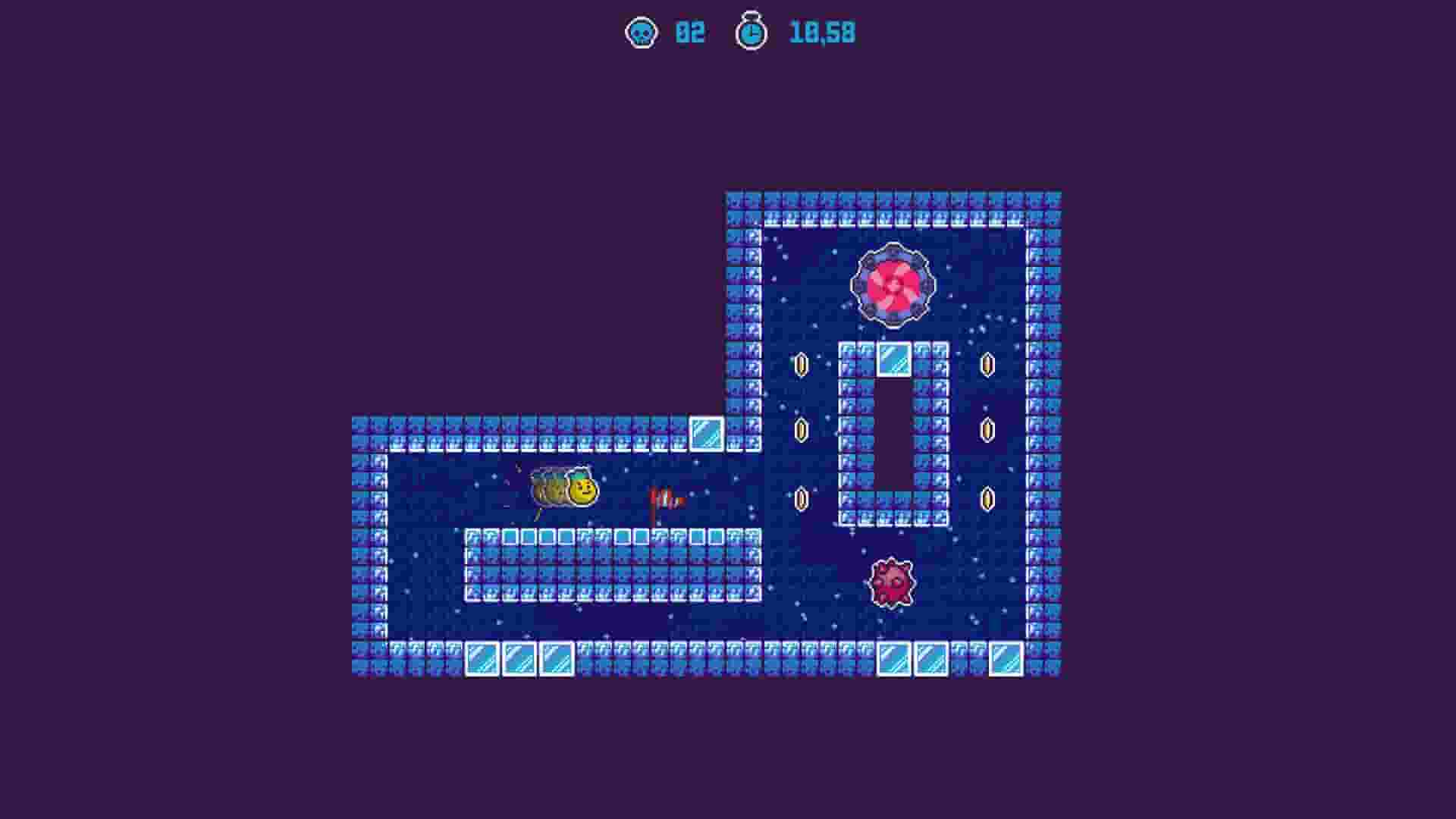Click the skull counter icon in the HUD
The height and width of the screenshot is (819, 1456).
(x=641, y=33)
